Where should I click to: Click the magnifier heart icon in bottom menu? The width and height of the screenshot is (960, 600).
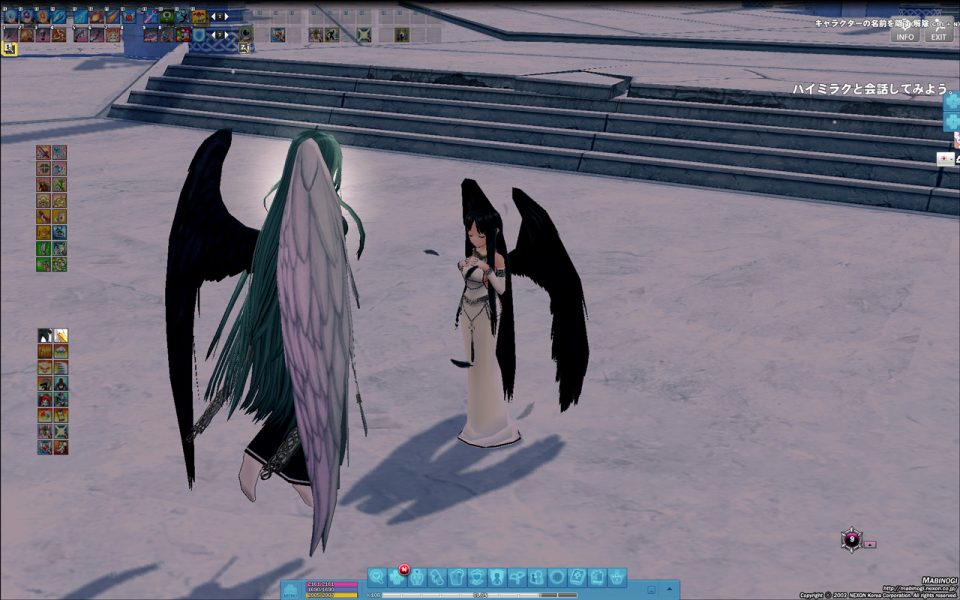(x=377, y=577)
